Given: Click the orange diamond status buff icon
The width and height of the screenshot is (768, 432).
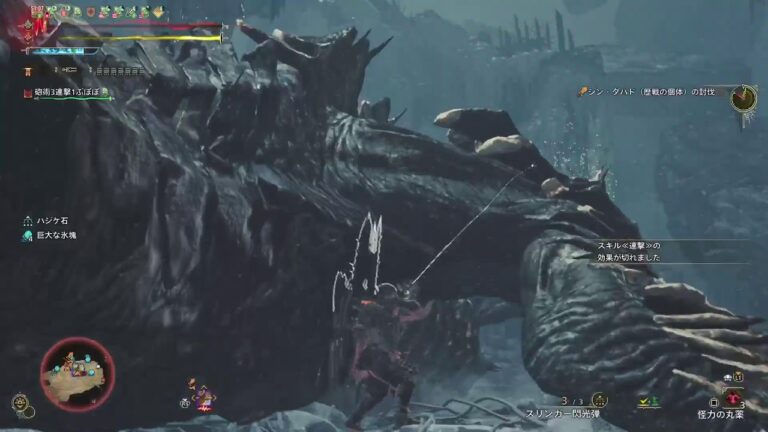Looking at the screenshot, I should (158, 12).
